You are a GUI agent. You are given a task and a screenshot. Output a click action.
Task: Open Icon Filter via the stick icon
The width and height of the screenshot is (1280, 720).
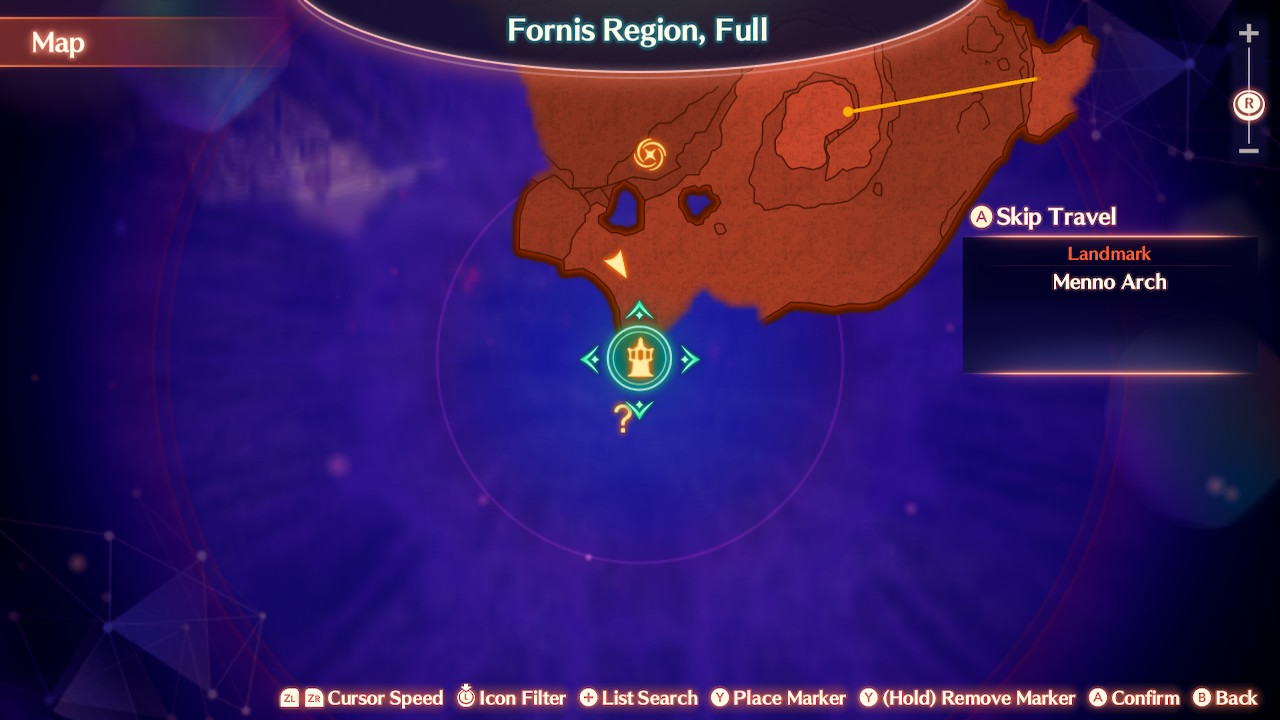(466, 698)
